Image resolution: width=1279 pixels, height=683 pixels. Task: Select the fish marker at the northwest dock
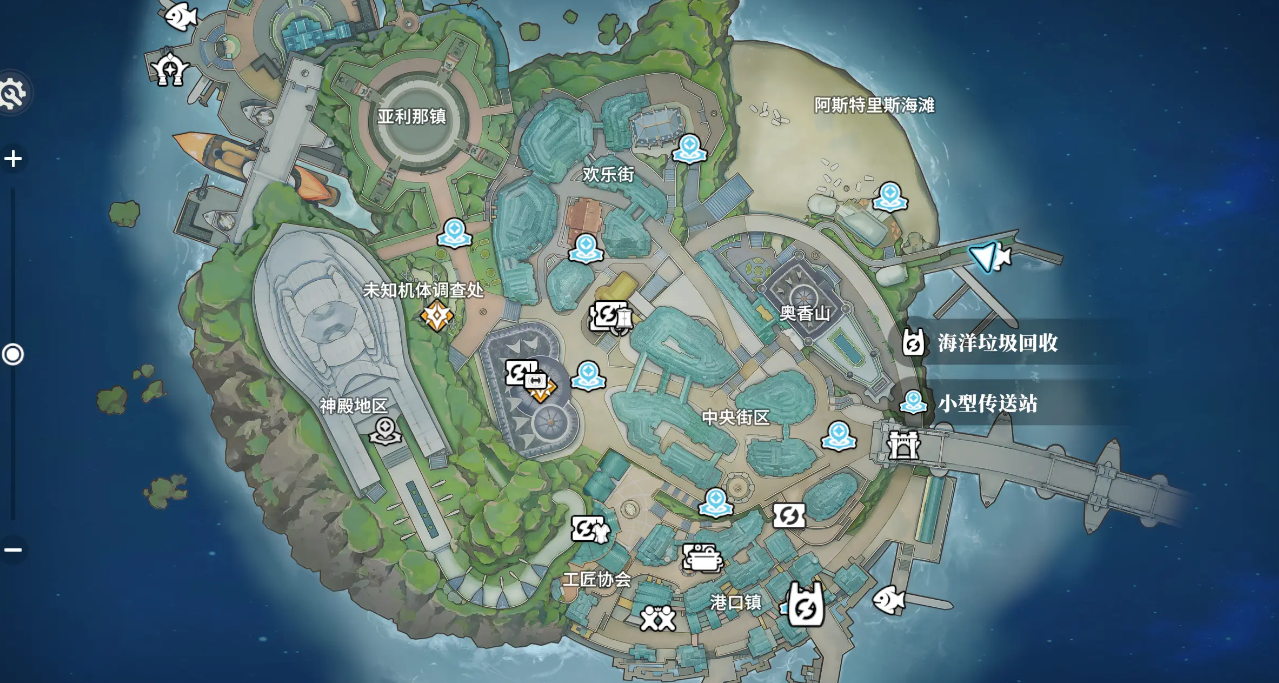(x=180, y=15)
